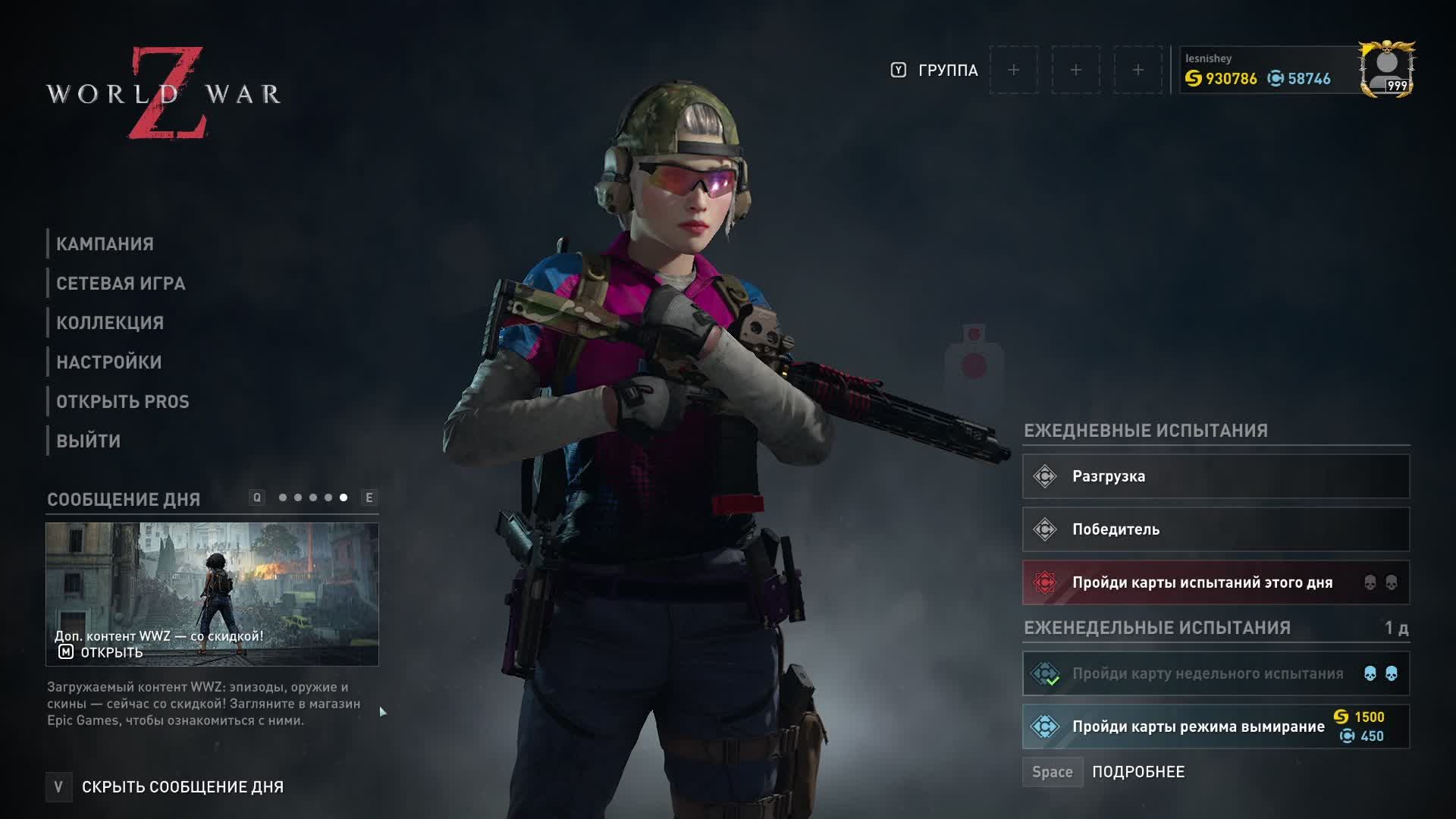
Task: Click the lesnishey player profile avatar
Action: (x=1386, y=70)
